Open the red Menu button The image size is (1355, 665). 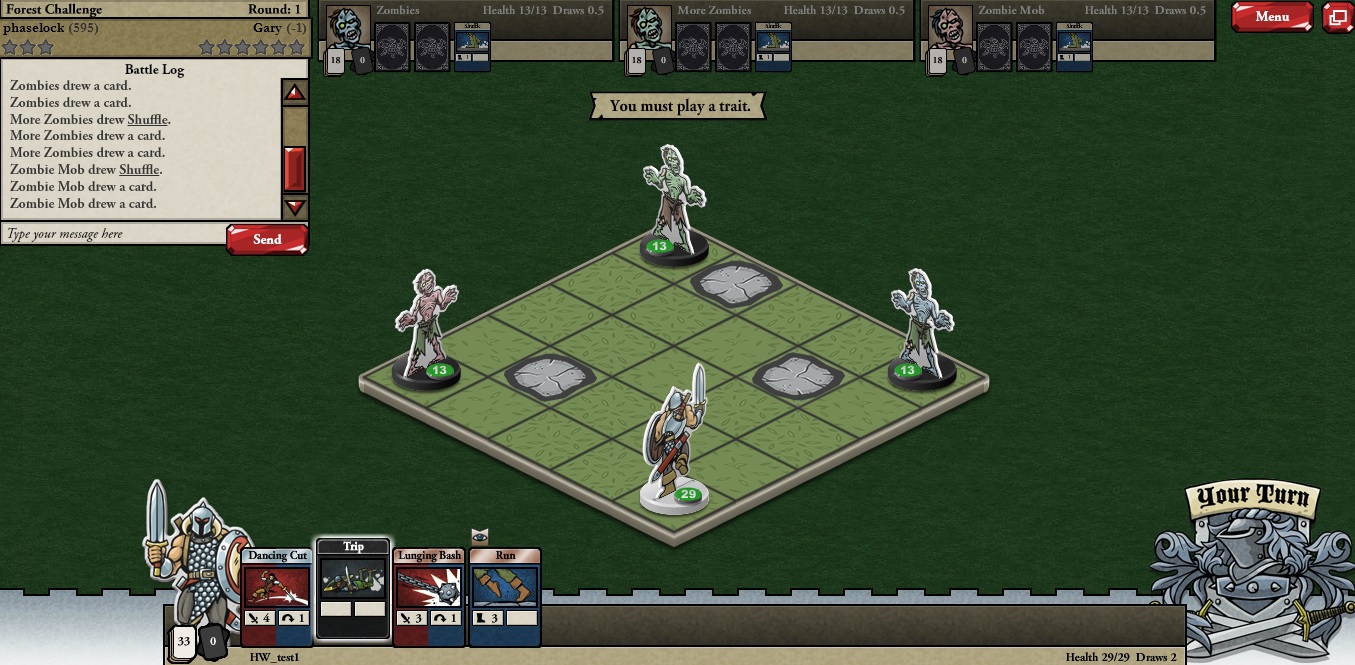[1271, 17]
